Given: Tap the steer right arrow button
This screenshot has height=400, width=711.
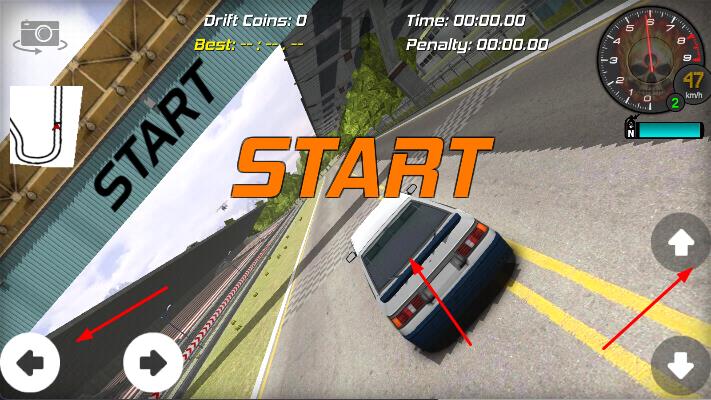Looking at the screenshot, I should click(153, 362).
